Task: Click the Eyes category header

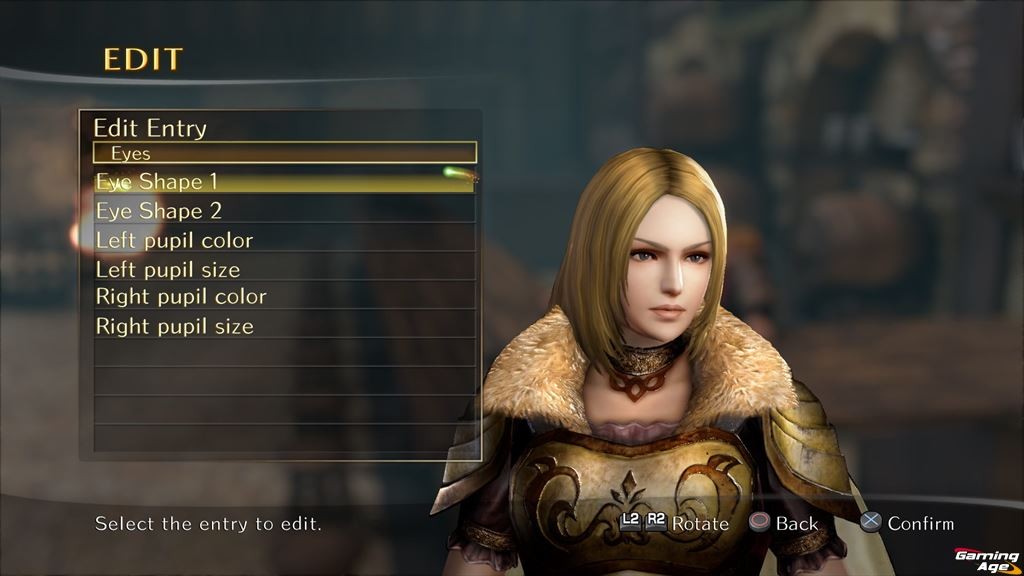Action: click(284, 153)
